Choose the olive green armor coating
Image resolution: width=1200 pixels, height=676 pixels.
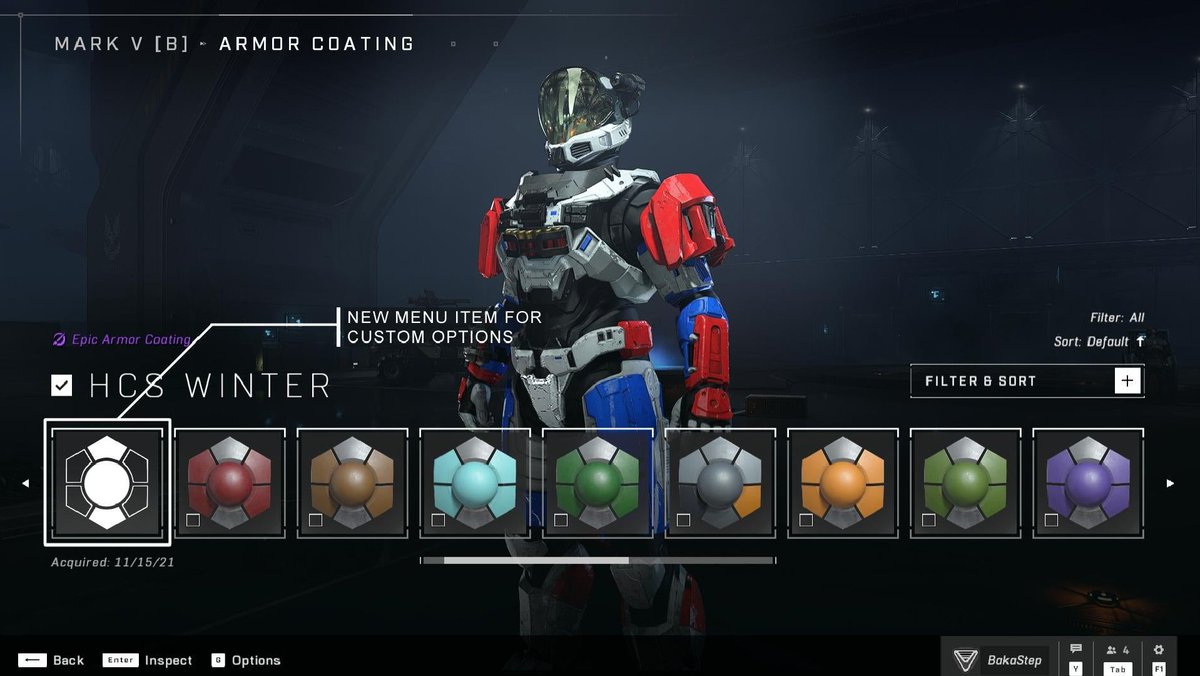tap(966, 483)
